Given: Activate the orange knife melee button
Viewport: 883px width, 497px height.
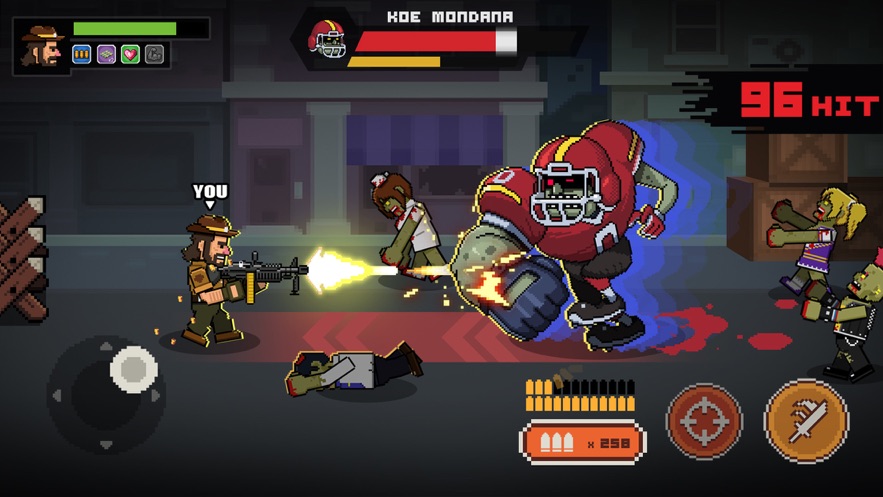Looking at the screenshot, I should pyautogui.click(x=806, y=421).
